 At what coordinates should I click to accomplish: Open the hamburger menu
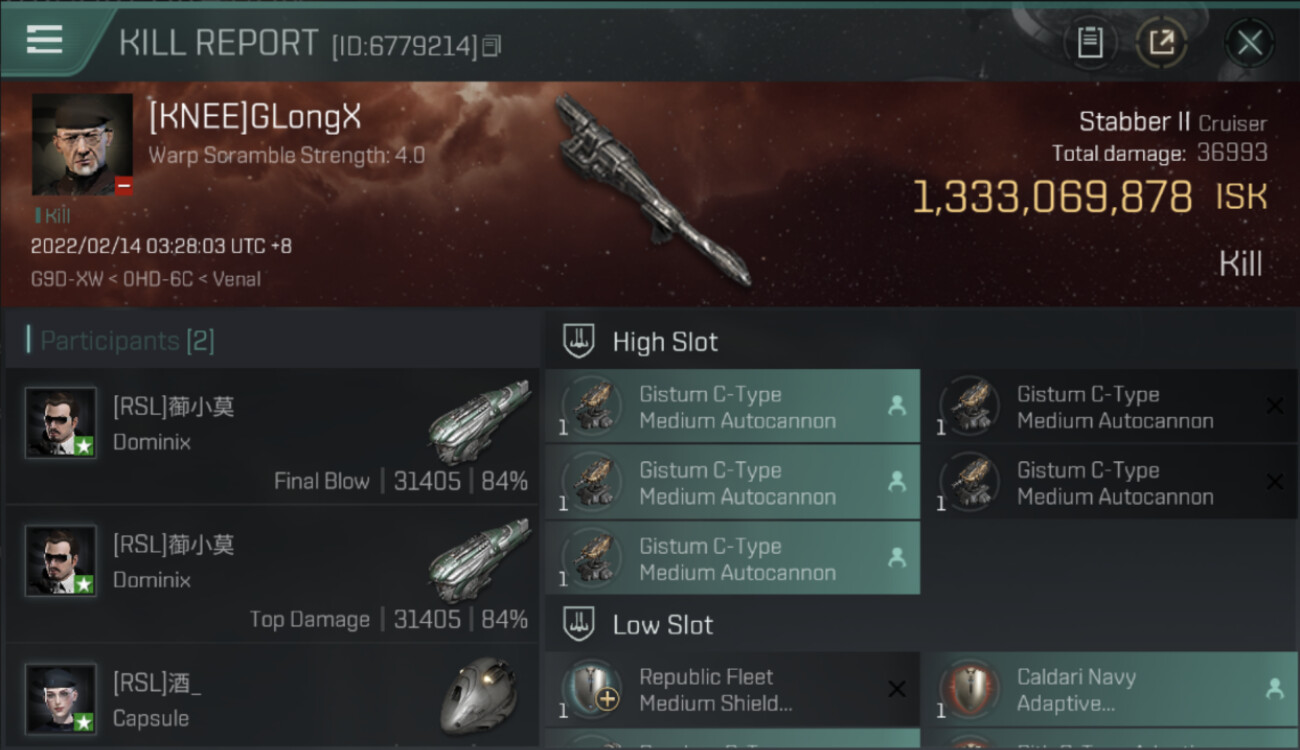click(x=45, y=40)
